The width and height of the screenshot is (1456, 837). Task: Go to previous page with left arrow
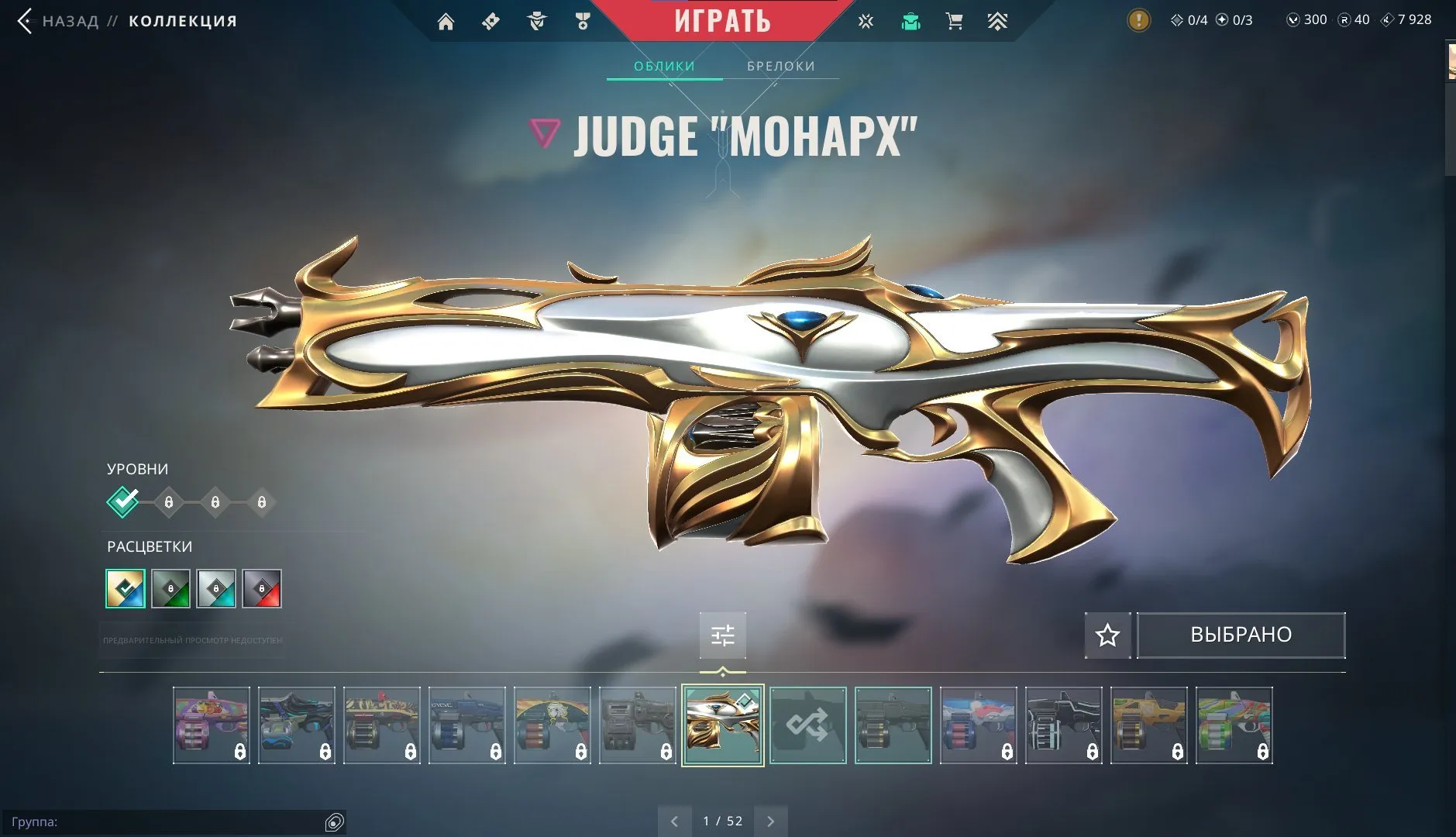tap(676, 820)
